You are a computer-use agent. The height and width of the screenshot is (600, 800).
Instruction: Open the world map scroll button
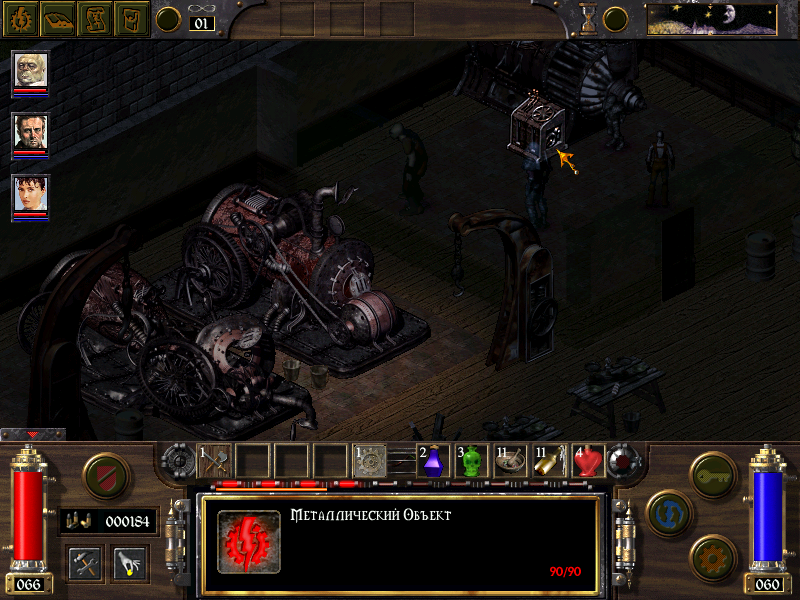(94, 18)
